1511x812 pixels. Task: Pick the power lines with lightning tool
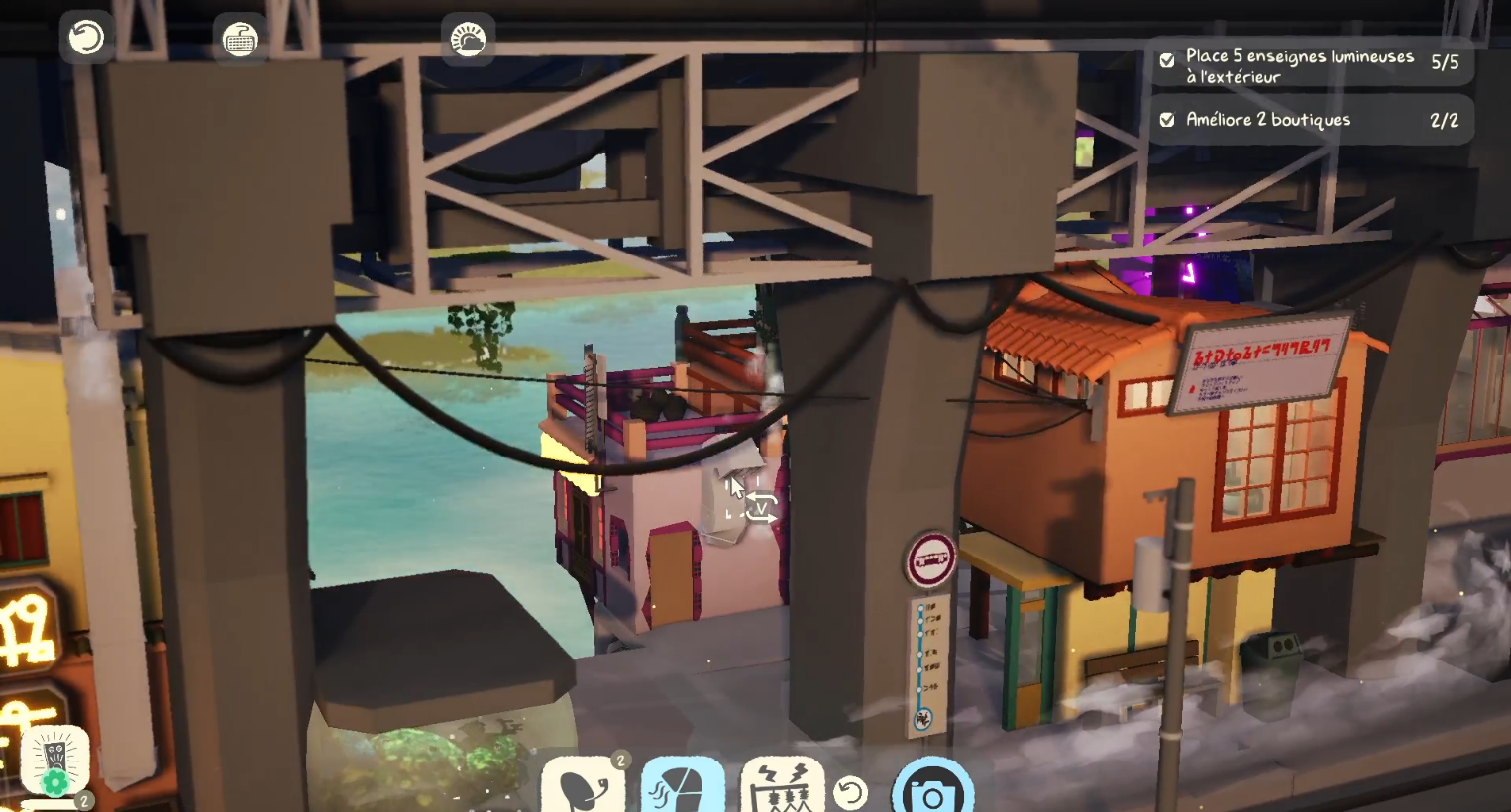pyautogui.click(x=782, y=788)
